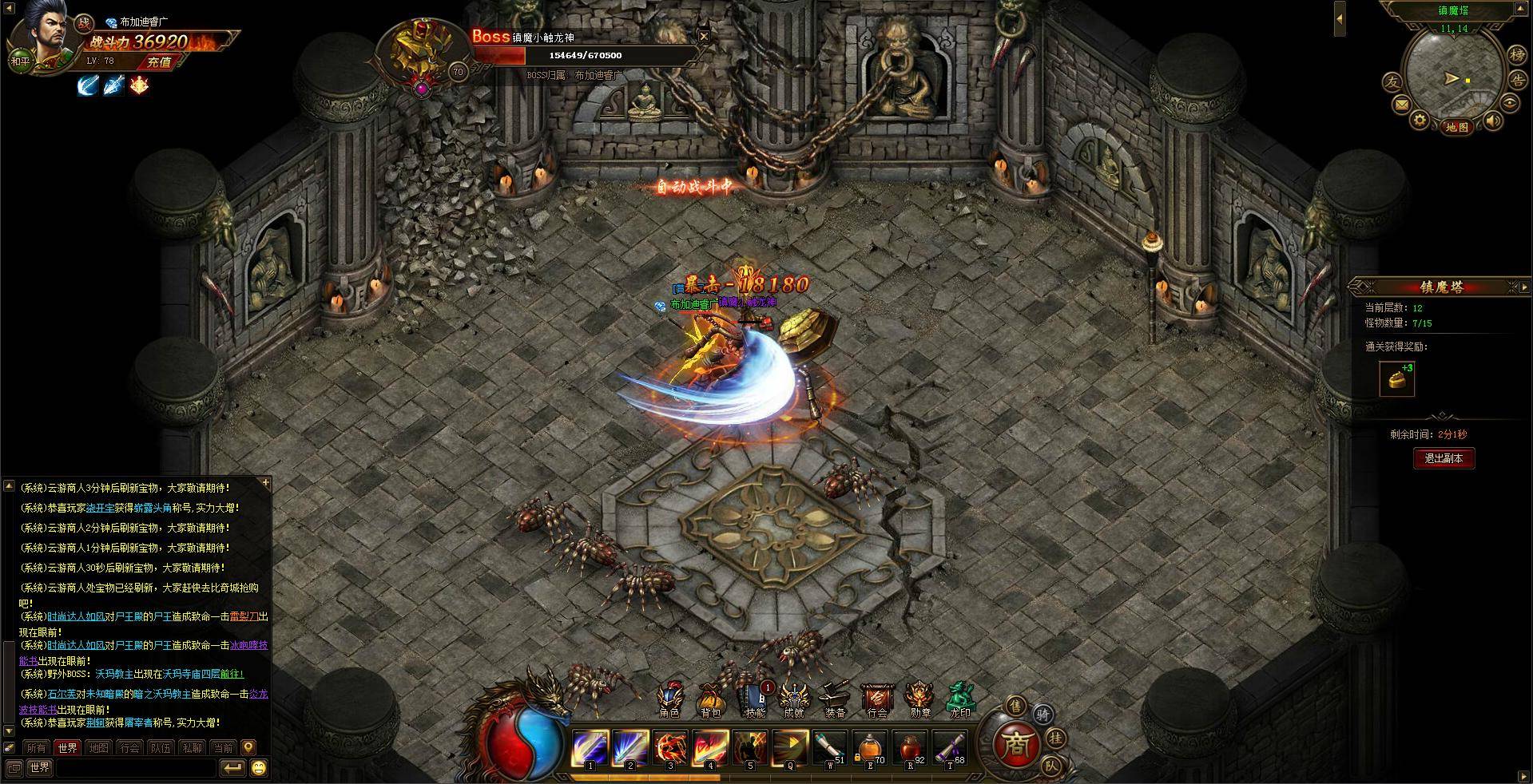
Task: Click the 退出副本 exit dungeon button
Action: click(x=1443, y=458)
